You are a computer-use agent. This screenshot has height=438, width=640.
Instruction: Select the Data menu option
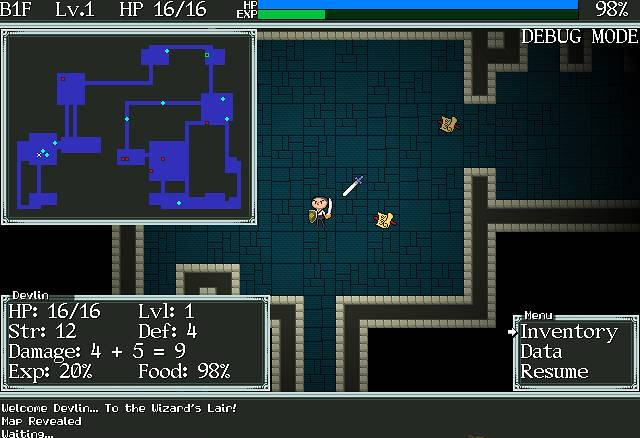(x=541, y=352)
